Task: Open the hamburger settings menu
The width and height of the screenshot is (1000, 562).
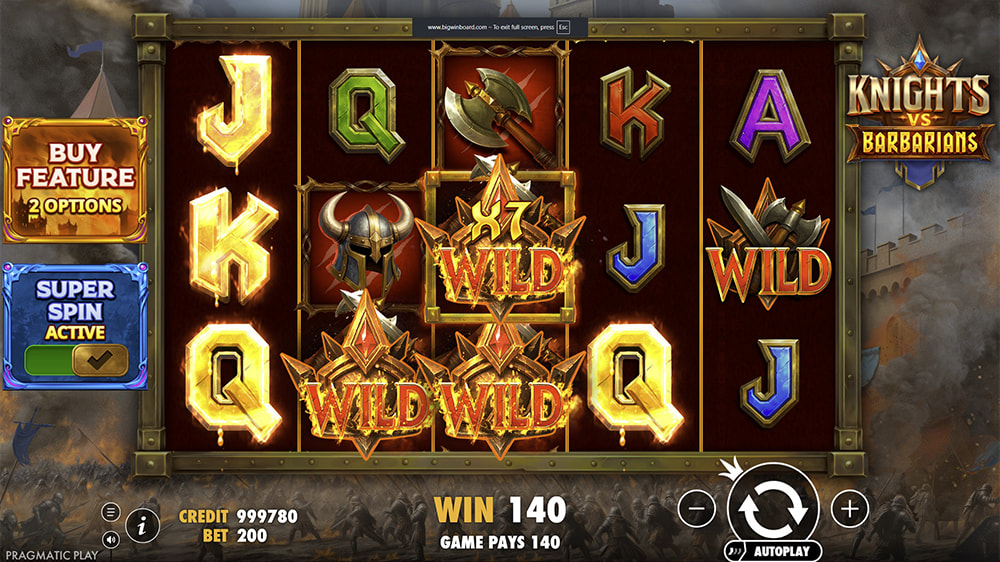Action: coord(111,512)
